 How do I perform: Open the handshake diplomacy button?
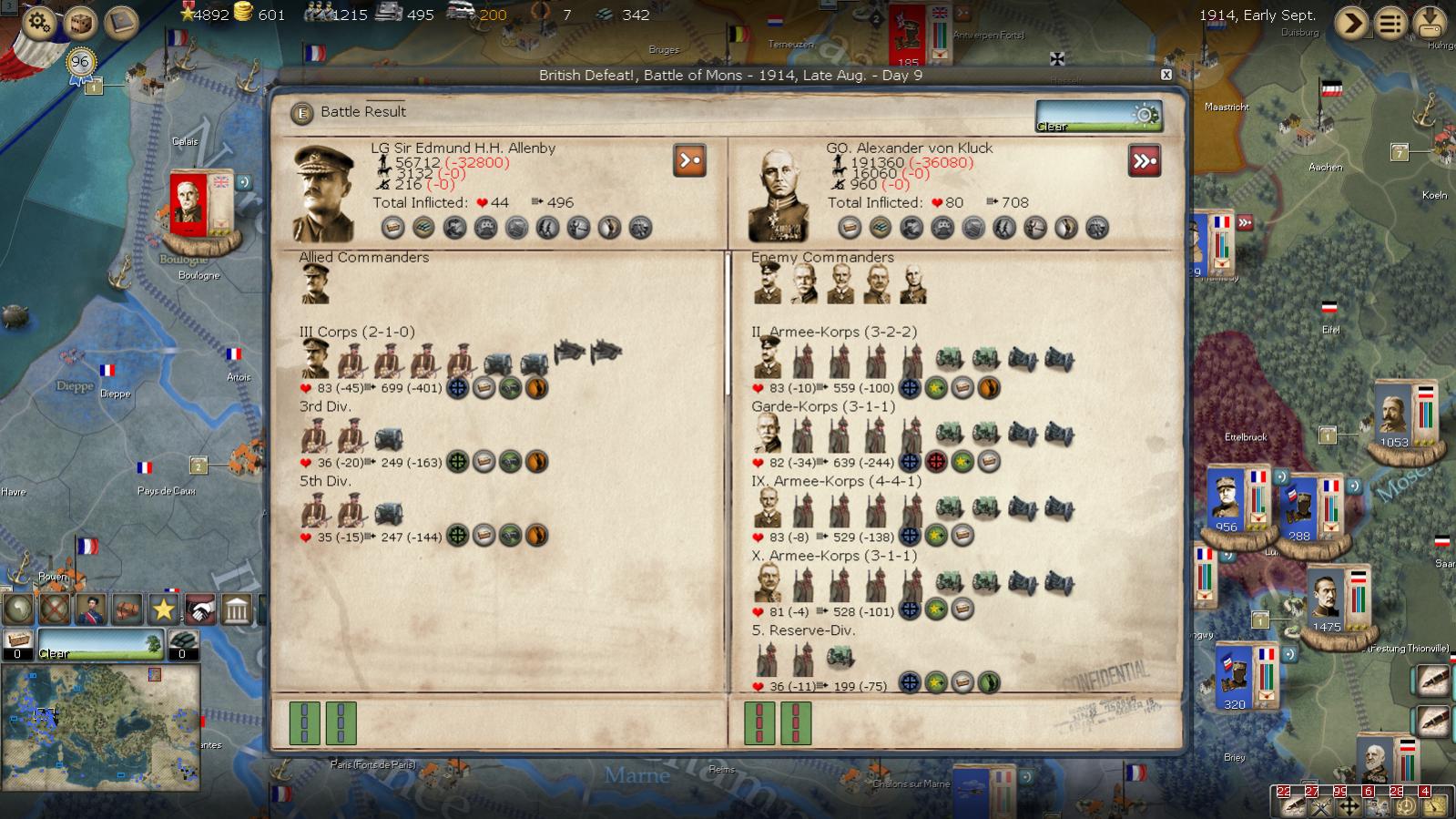click(200, 609)
